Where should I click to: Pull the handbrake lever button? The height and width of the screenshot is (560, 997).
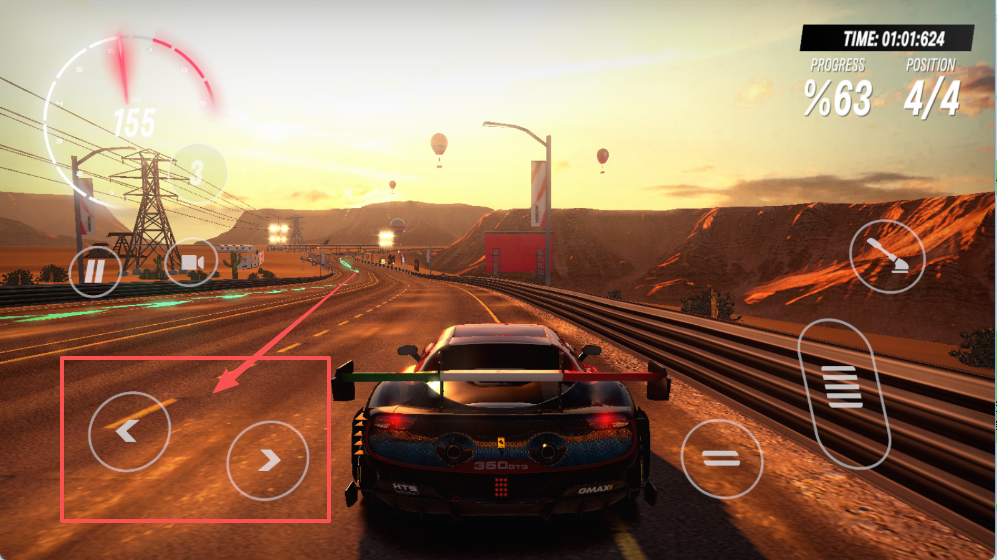(x=887, y=254)
